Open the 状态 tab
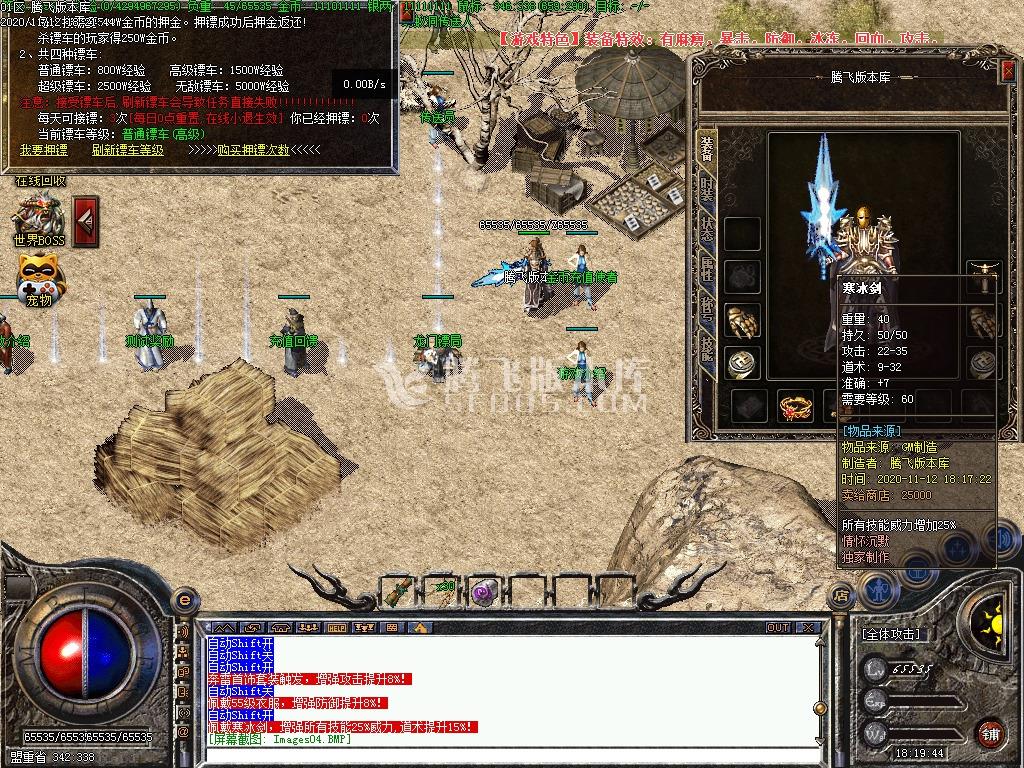 click(707, 227)
